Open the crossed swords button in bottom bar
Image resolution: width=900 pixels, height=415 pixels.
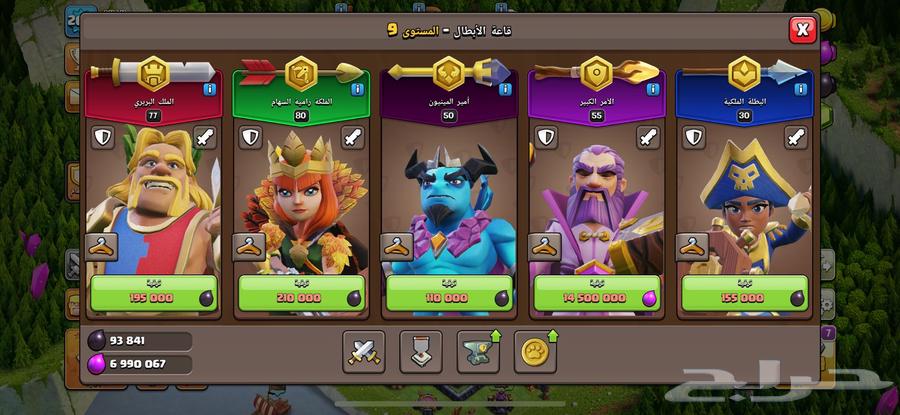click(363, 350)
